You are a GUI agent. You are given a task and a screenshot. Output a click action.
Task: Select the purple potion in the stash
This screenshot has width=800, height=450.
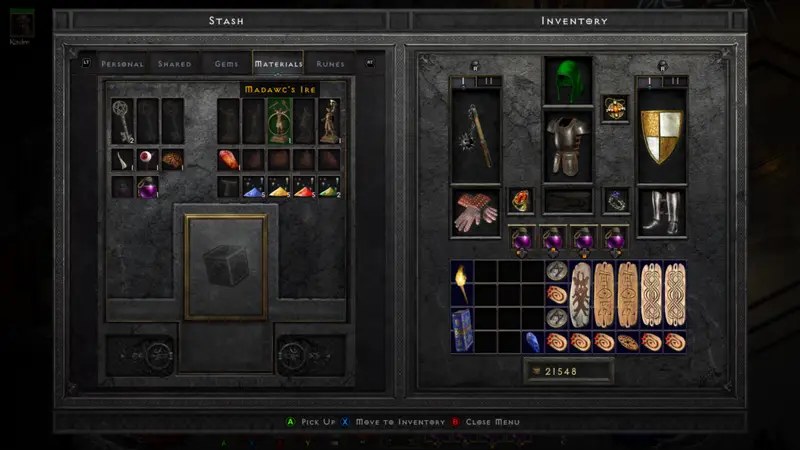tap(148, 187)
